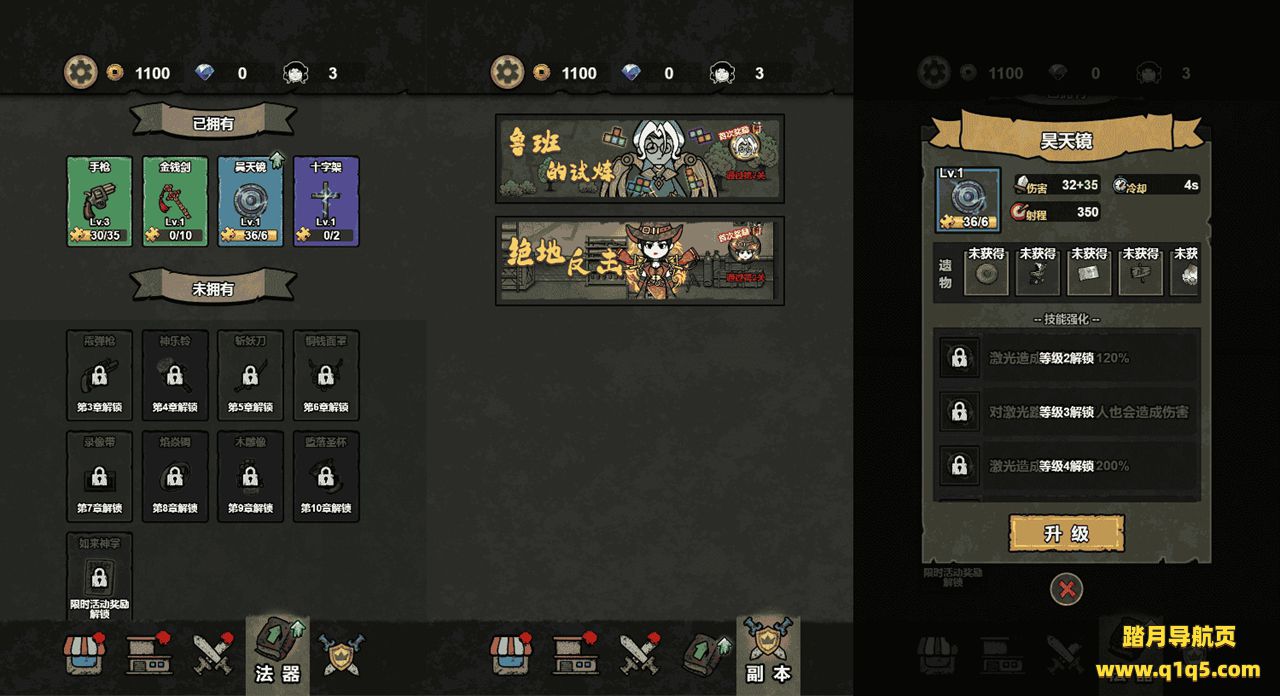Select the 十字架 cross card

tap(326, 201)
